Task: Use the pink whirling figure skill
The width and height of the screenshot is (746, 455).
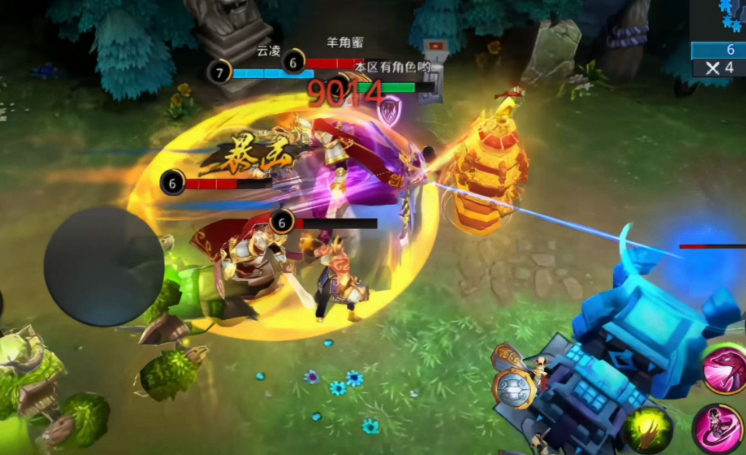Action: [x=720, y=429]
